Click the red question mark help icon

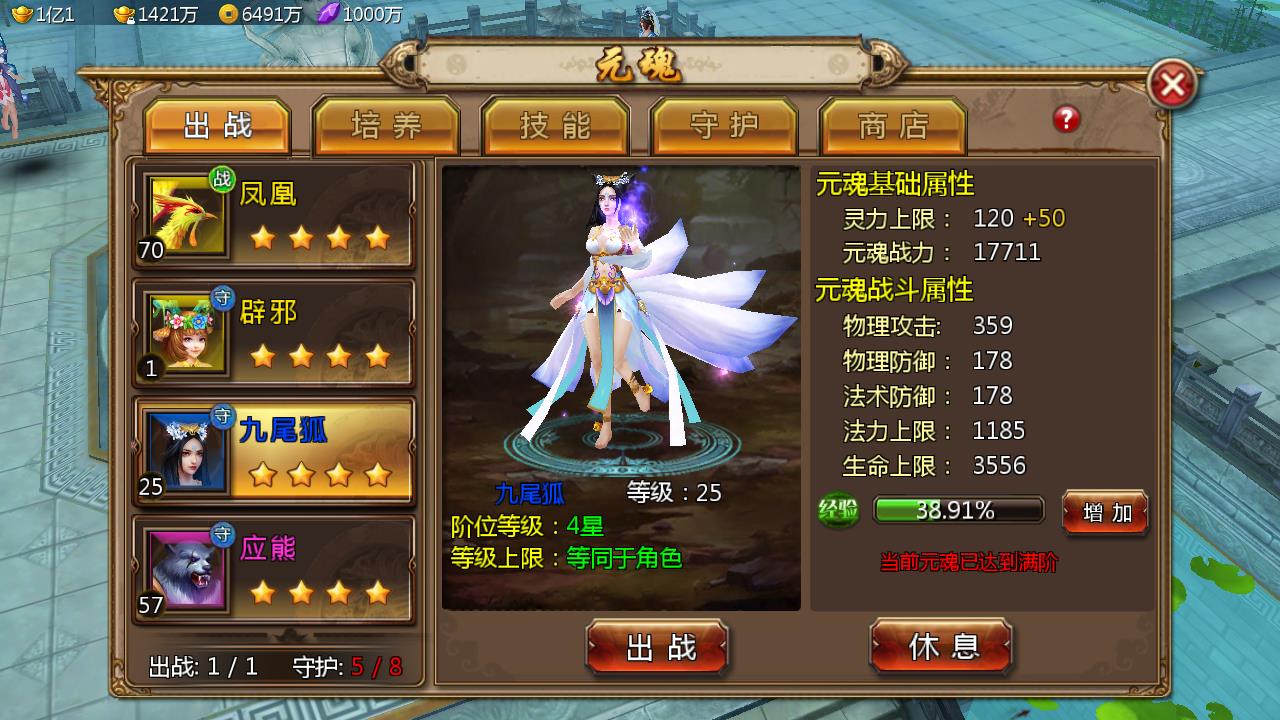[1066, 120]
